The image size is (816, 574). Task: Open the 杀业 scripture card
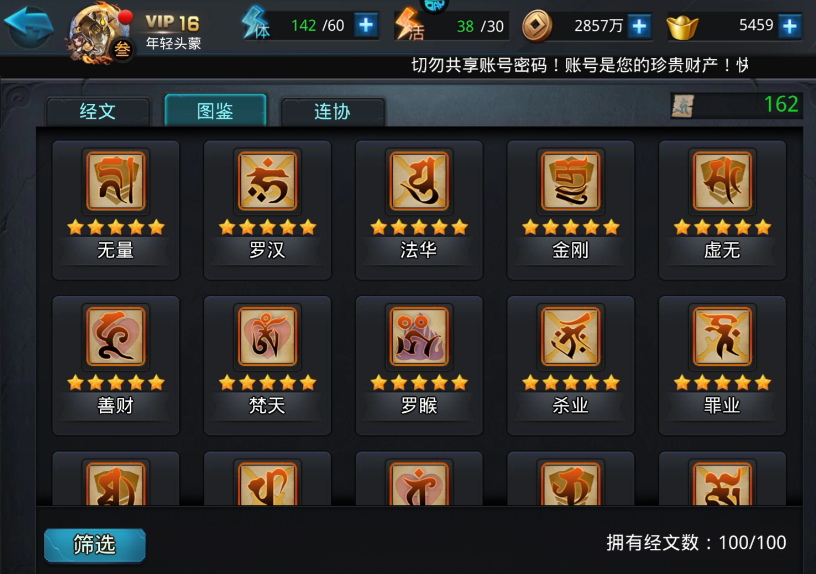[571, 364]
